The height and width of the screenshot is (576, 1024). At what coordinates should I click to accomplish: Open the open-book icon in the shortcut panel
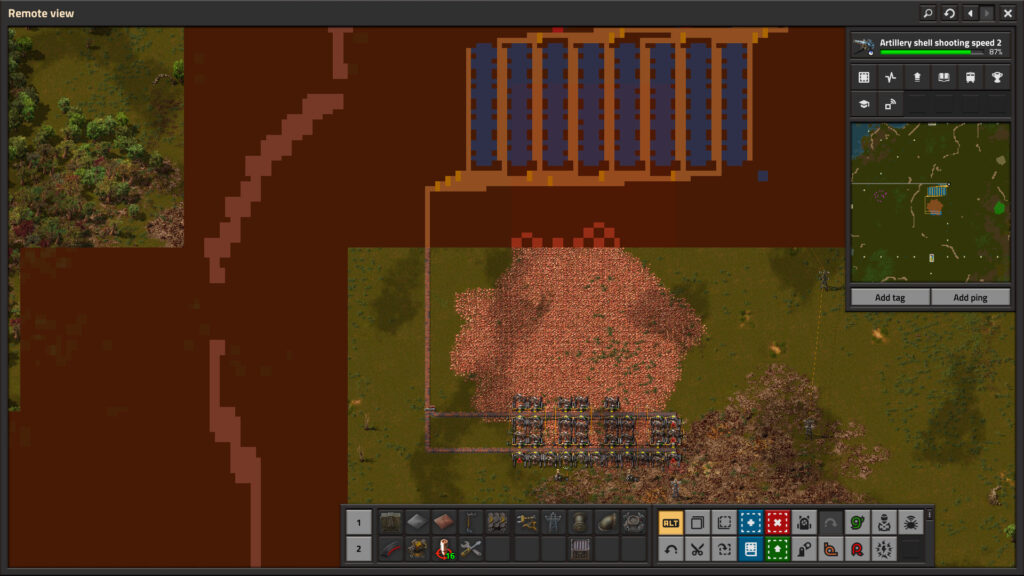click(x=943, y=77)
